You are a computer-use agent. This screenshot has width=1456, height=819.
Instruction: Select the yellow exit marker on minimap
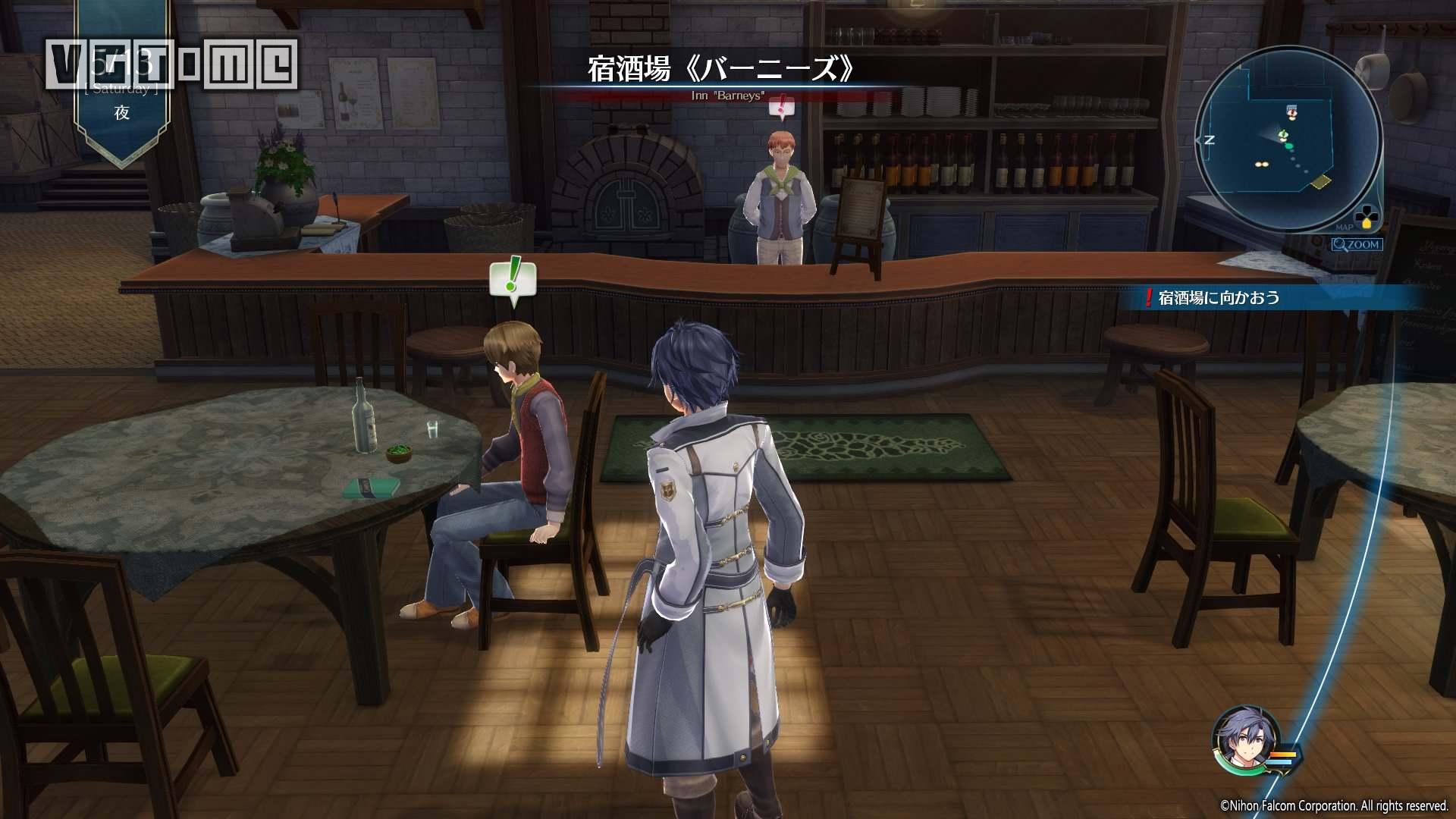coord(1322,181)
